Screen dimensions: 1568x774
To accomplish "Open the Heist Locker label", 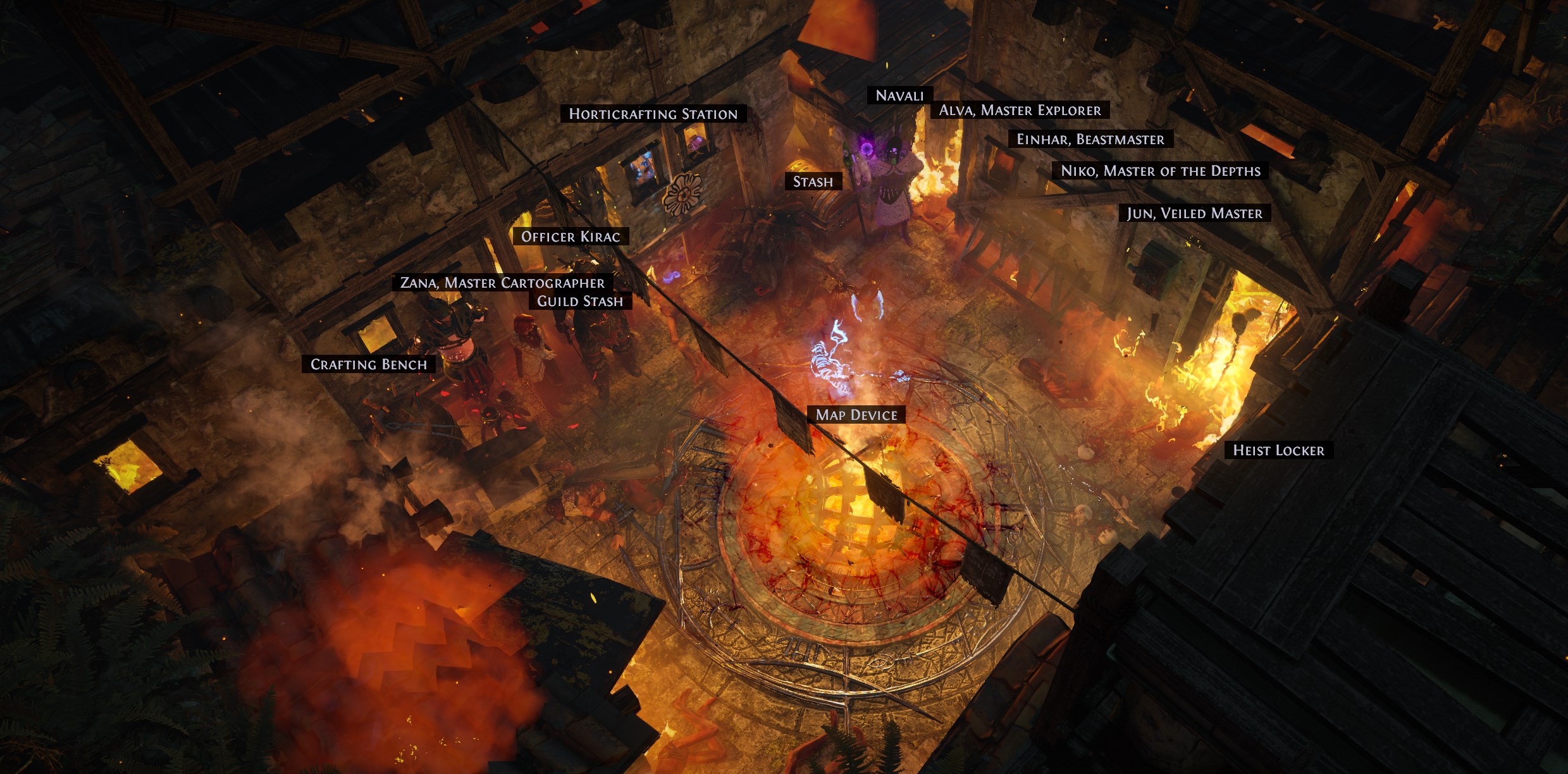I will tap(1278, 450).
